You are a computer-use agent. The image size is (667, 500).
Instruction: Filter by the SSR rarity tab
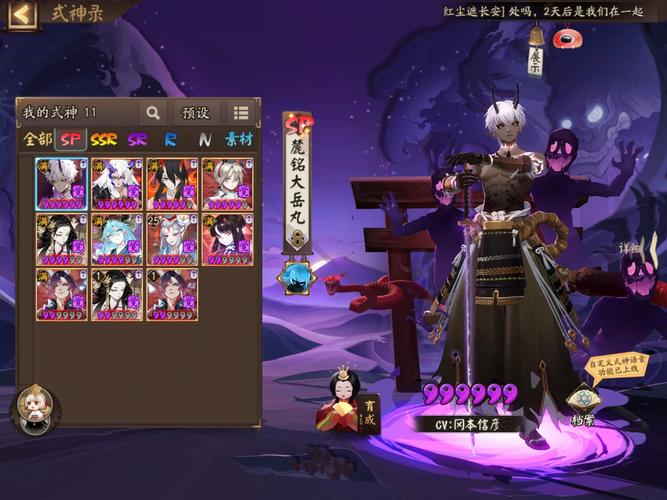[x=104, y=140]
